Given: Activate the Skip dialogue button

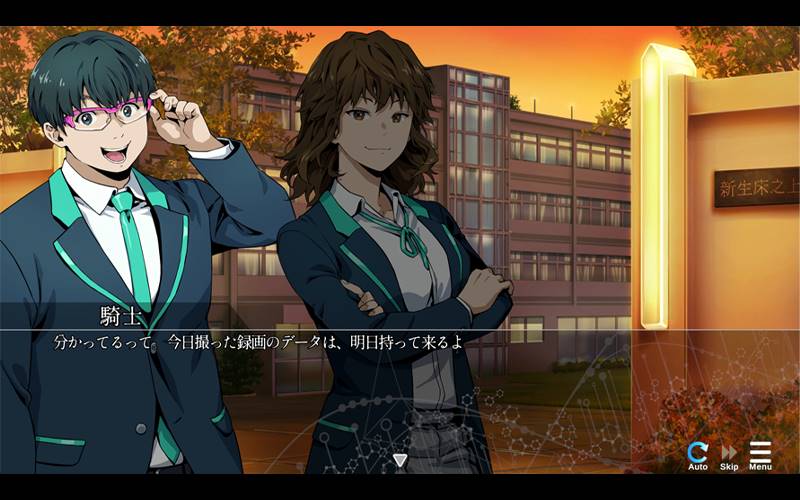Looking at the screenshot, I should [729, 454].
